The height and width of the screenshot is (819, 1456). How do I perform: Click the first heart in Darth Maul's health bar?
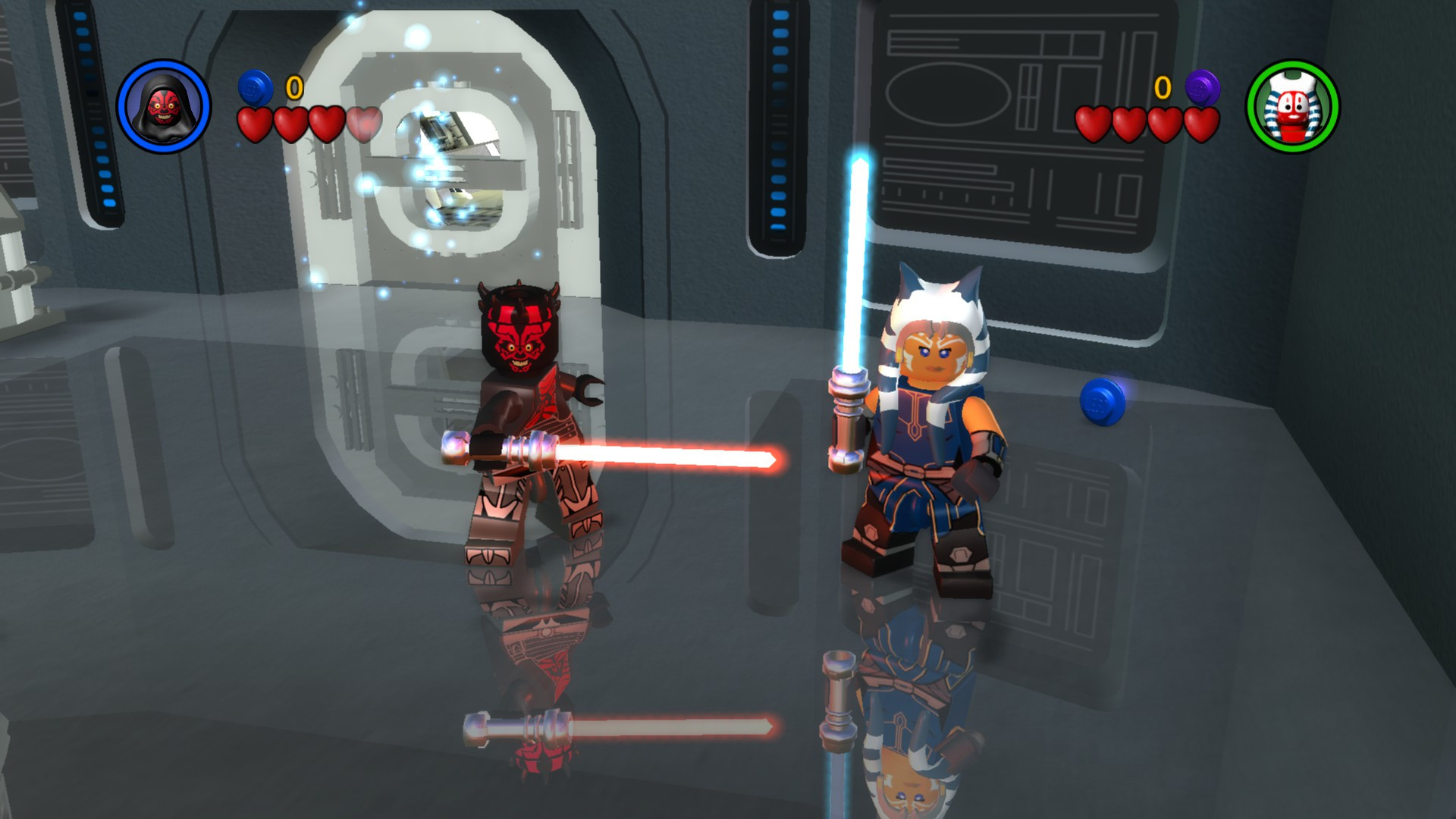255,124
